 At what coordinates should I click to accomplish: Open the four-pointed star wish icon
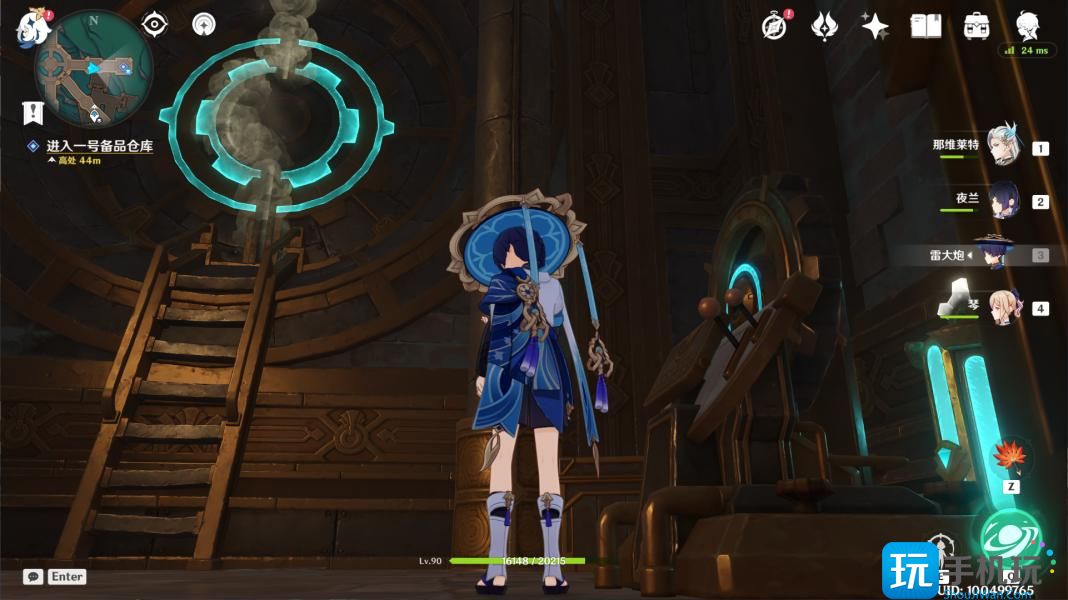(875, 26)
